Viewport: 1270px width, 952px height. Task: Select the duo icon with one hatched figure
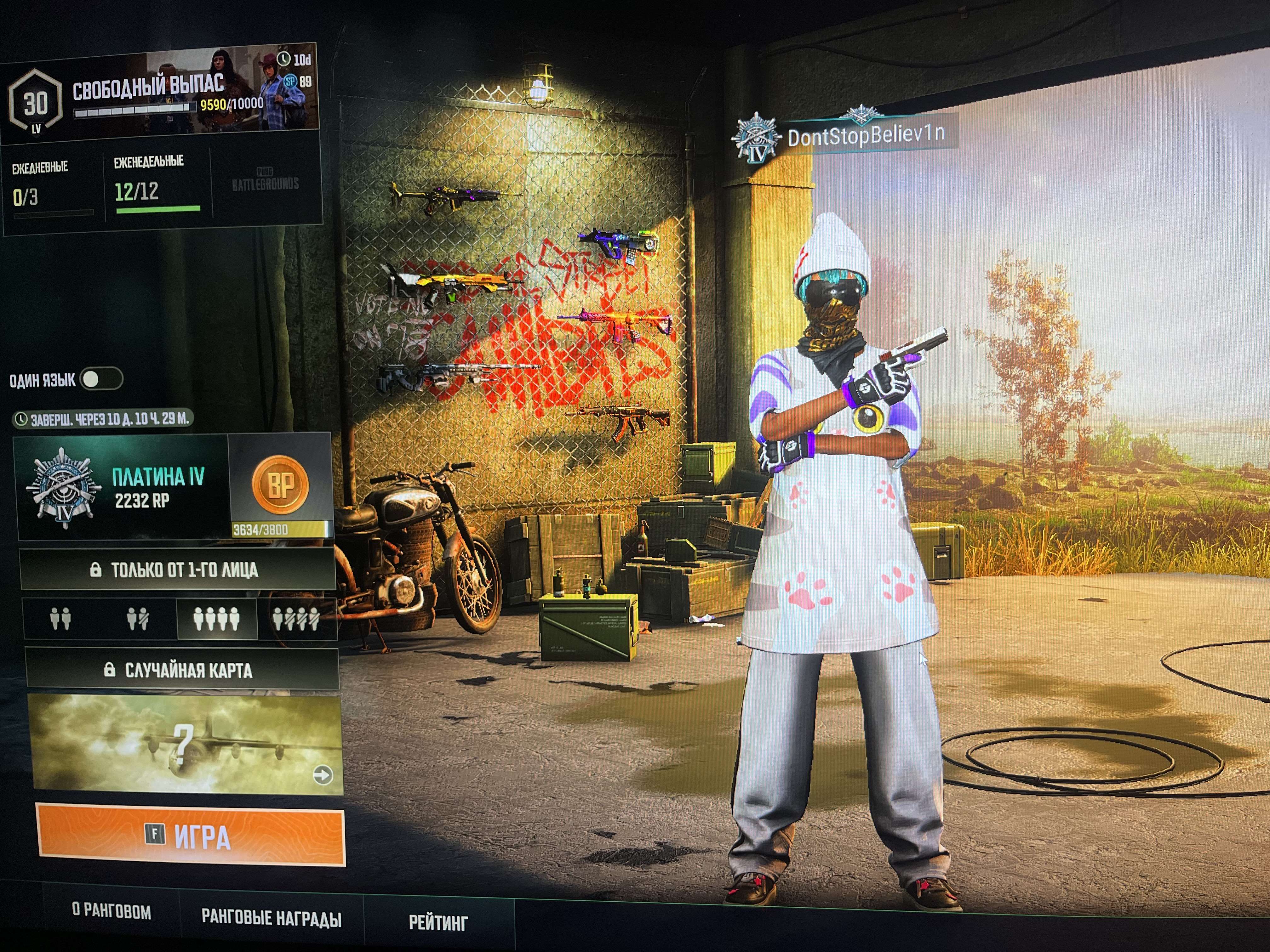tap(138, 619)
